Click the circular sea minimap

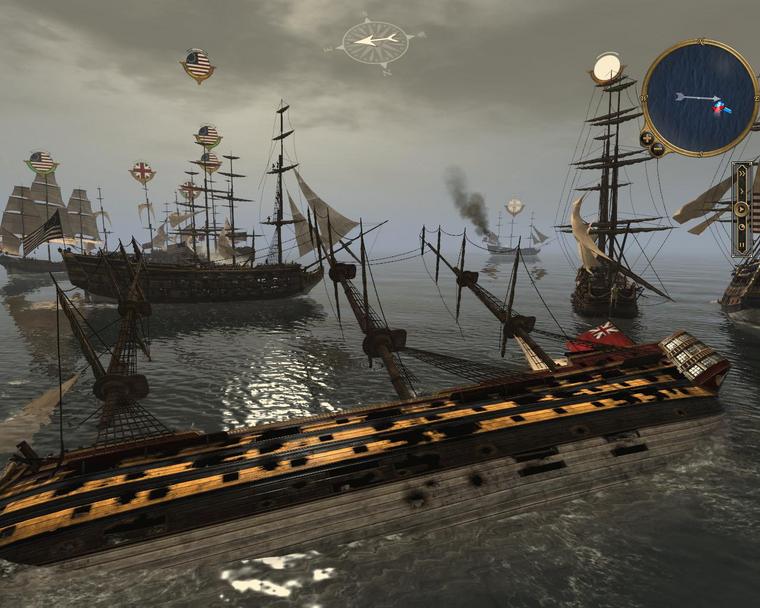699,97
